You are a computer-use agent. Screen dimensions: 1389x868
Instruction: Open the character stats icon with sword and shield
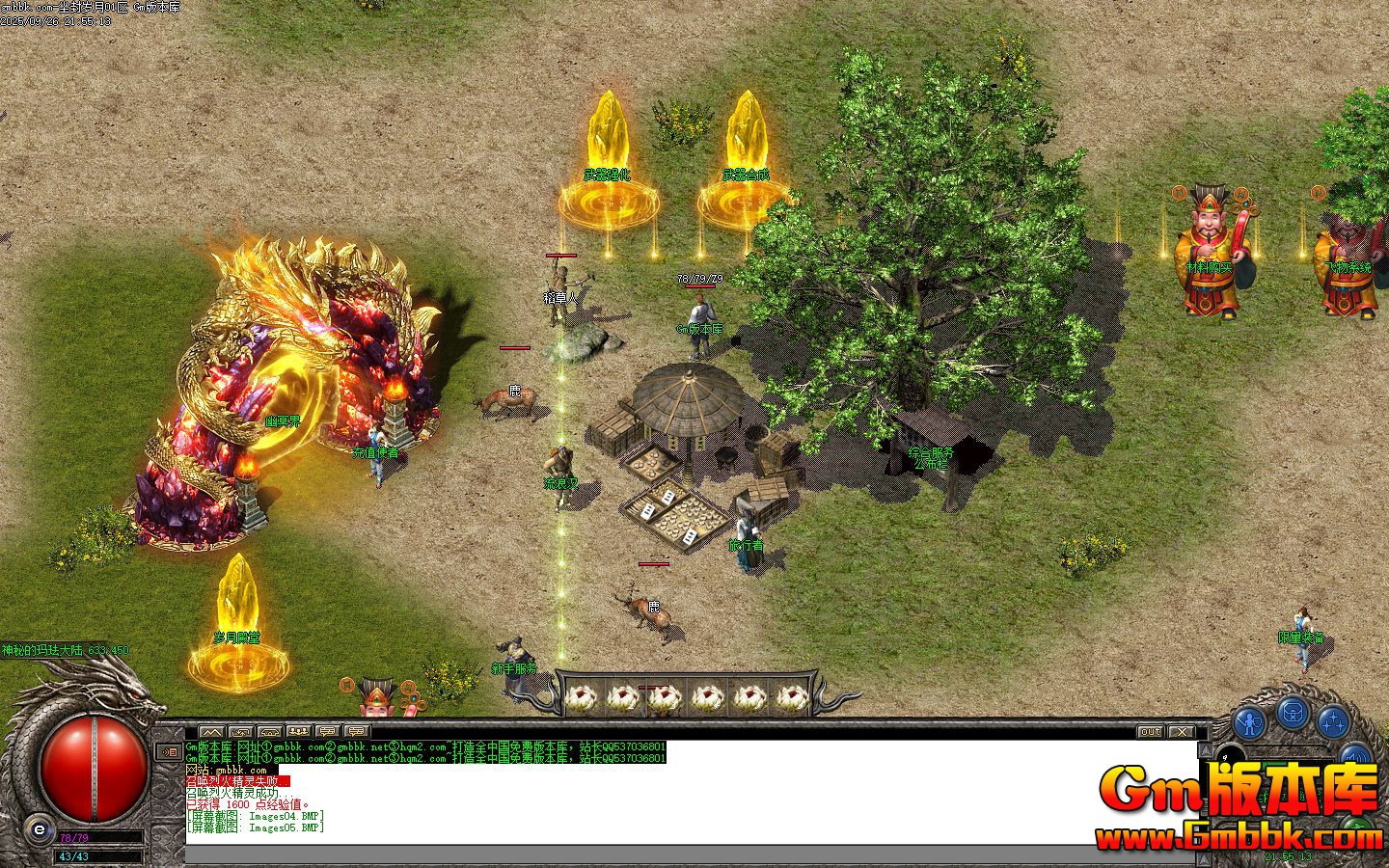pyautogui.click(x=1249, y=721)
